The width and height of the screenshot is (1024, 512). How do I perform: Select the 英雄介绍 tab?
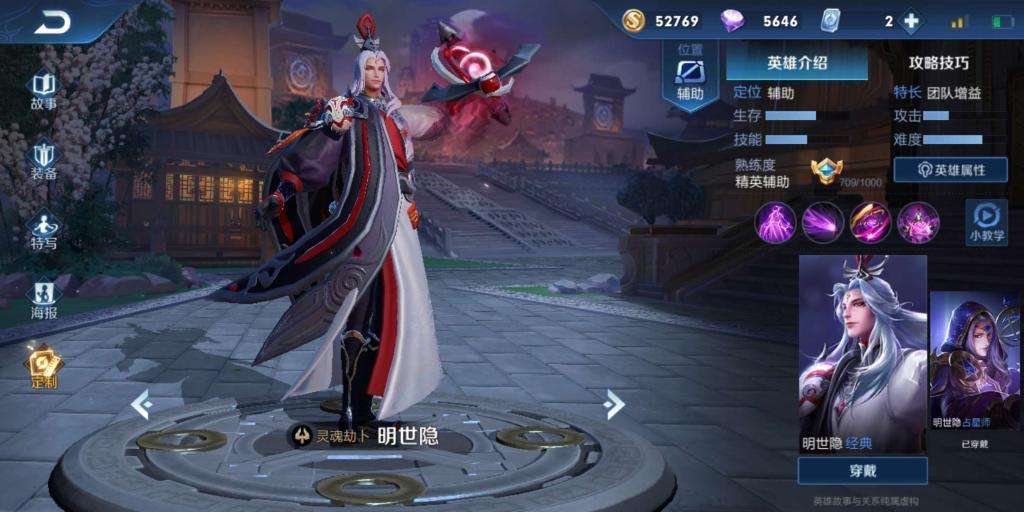click(x=796, y=62)
